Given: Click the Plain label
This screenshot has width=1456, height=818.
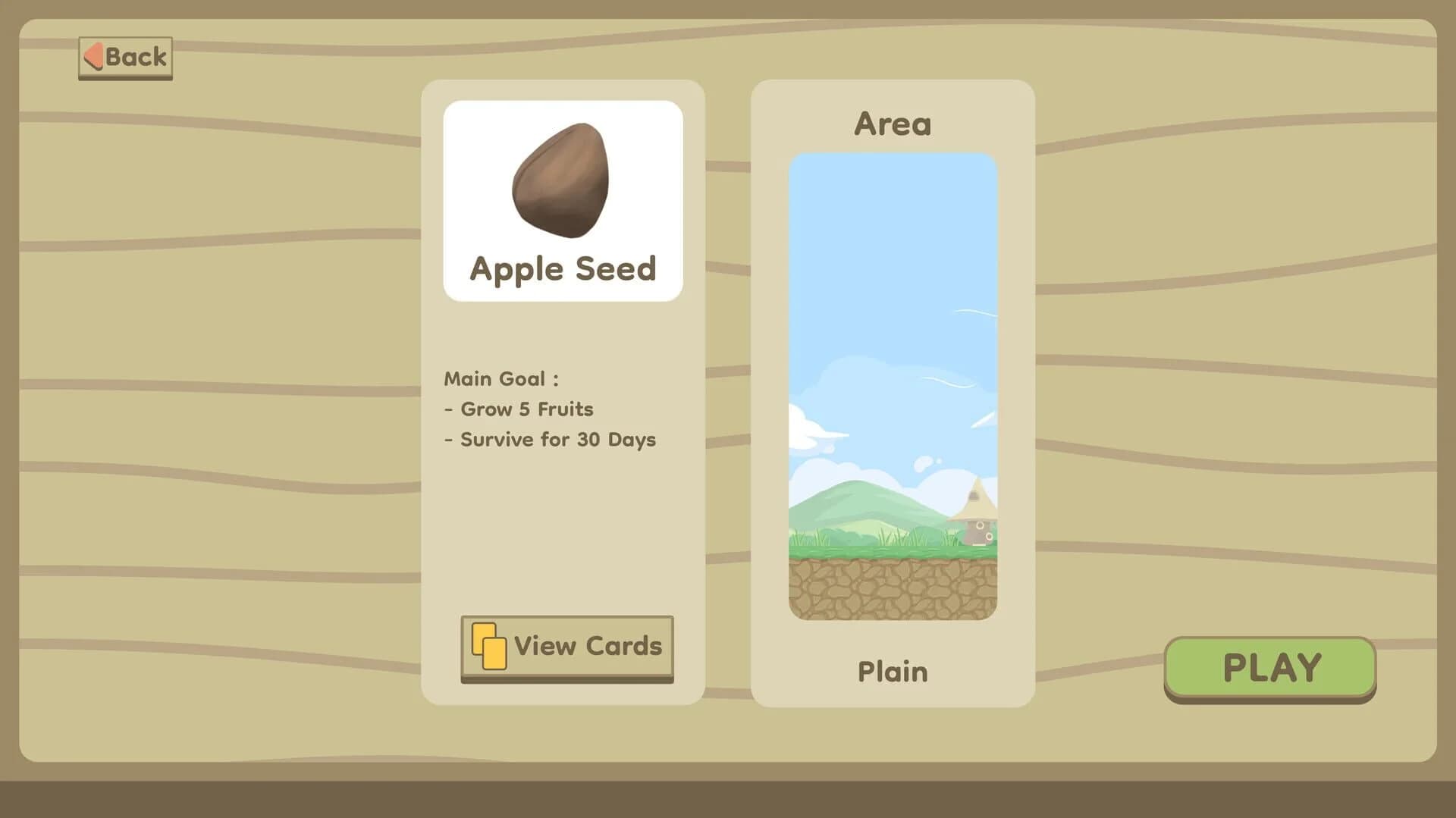Looking at the screenshot, I should coord(892,671).
